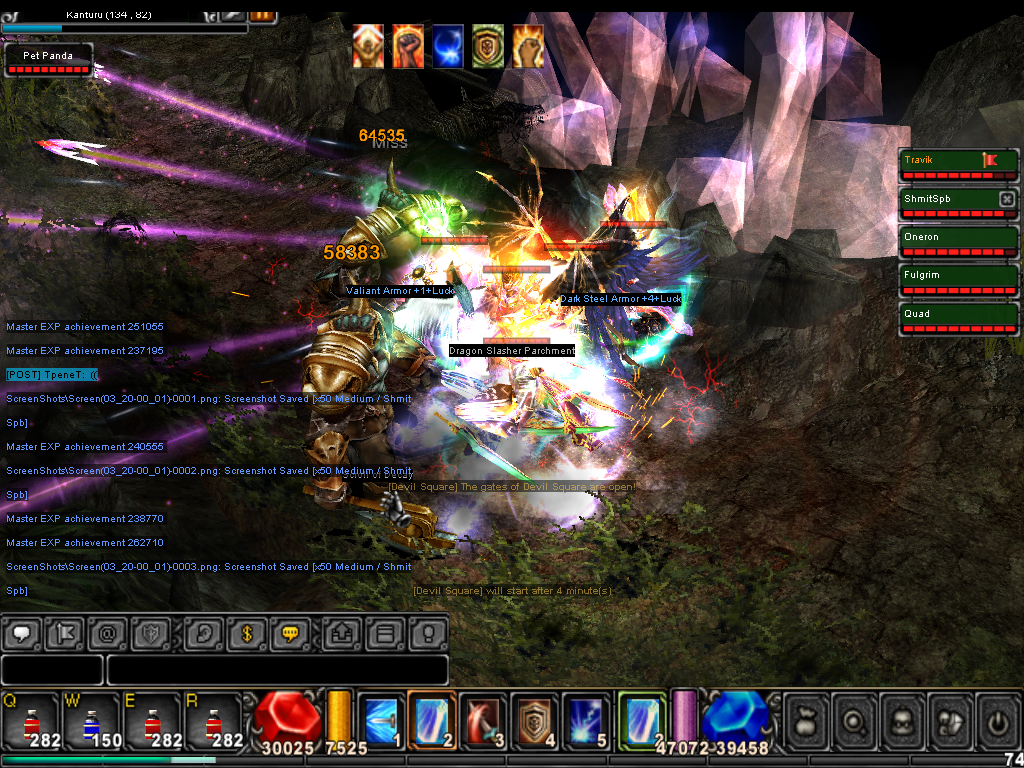Use the W blue mana potion slot

point(91,720)
